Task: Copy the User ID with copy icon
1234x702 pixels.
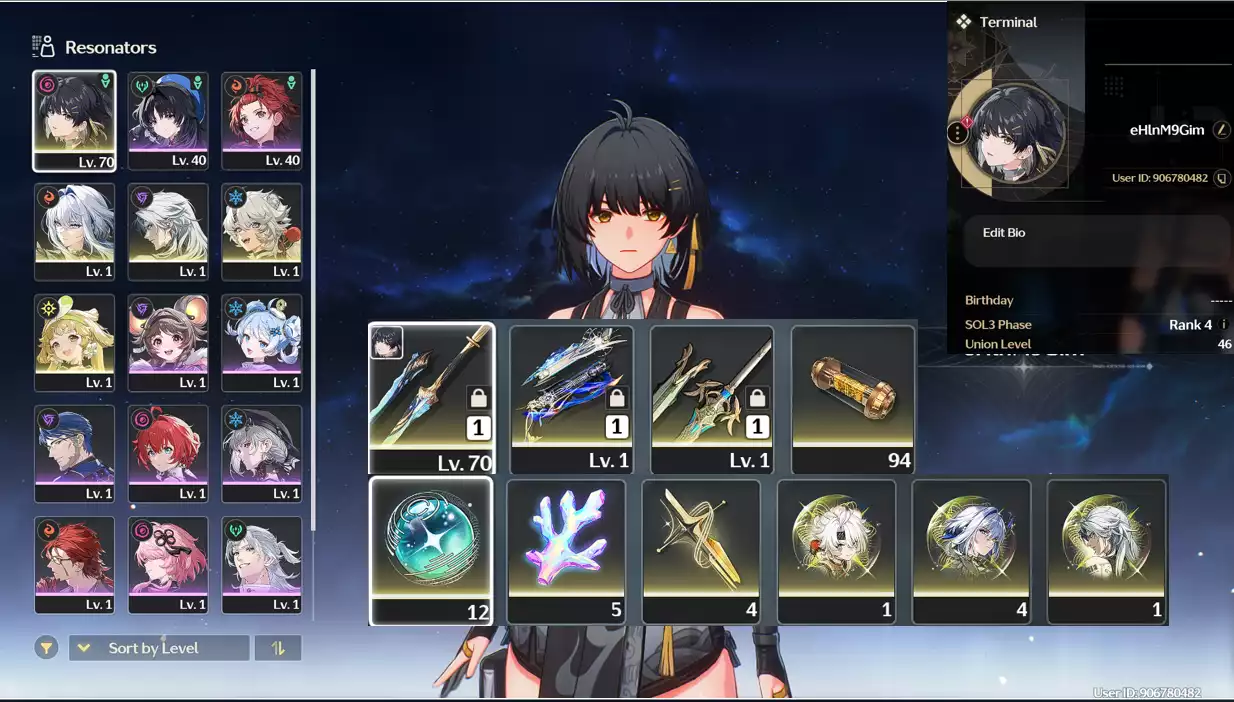Action: (x=1221, y=178)
